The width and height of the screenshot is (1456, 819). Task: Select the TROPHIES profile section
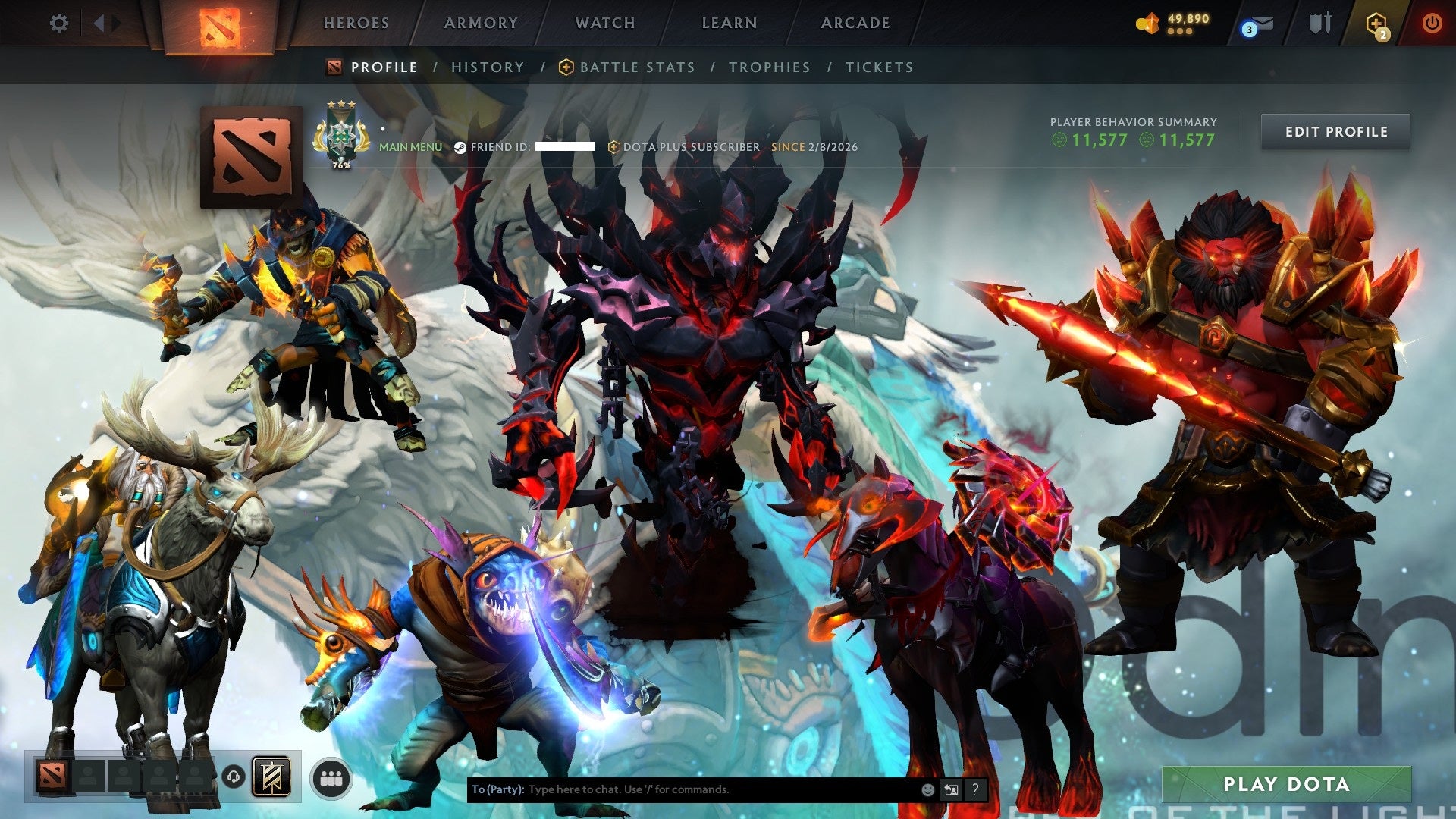pos(769,67)
